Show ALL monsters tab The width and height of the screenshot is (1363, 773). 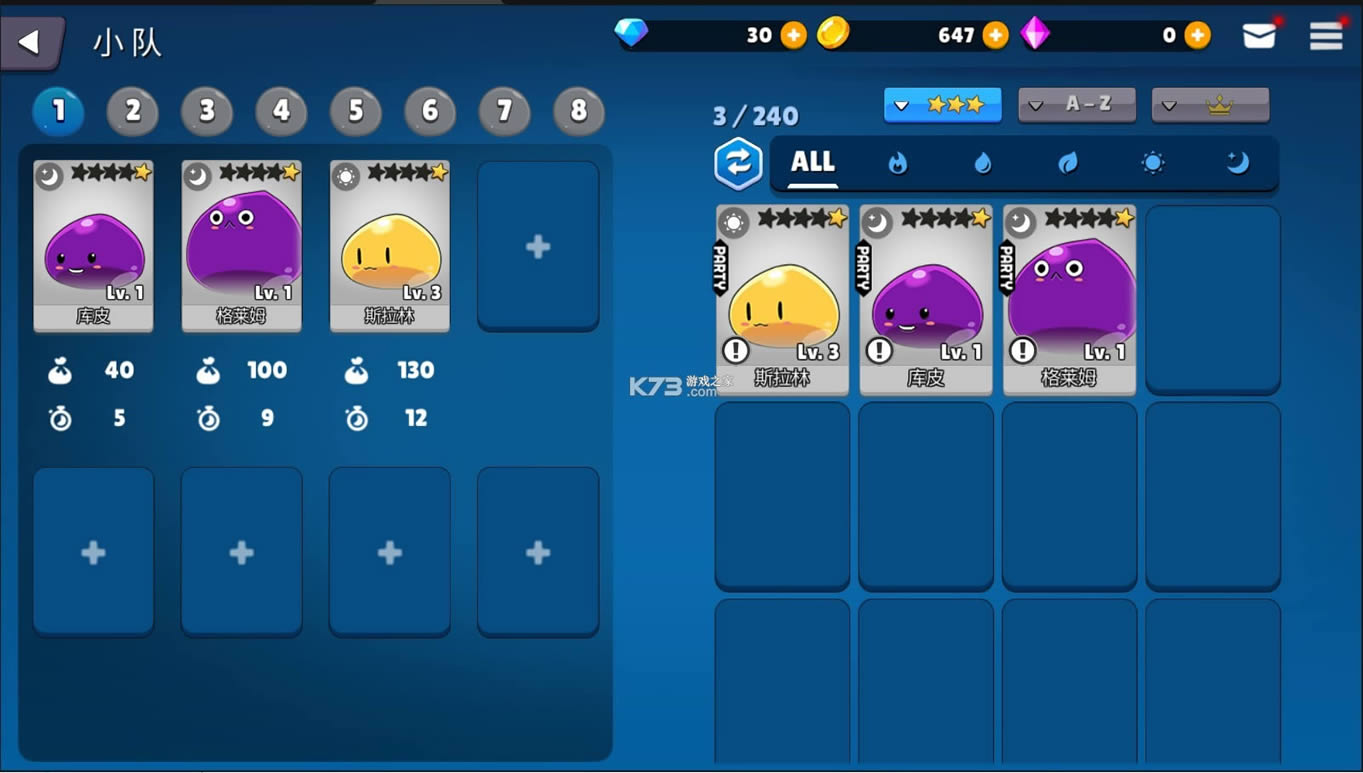813,163
